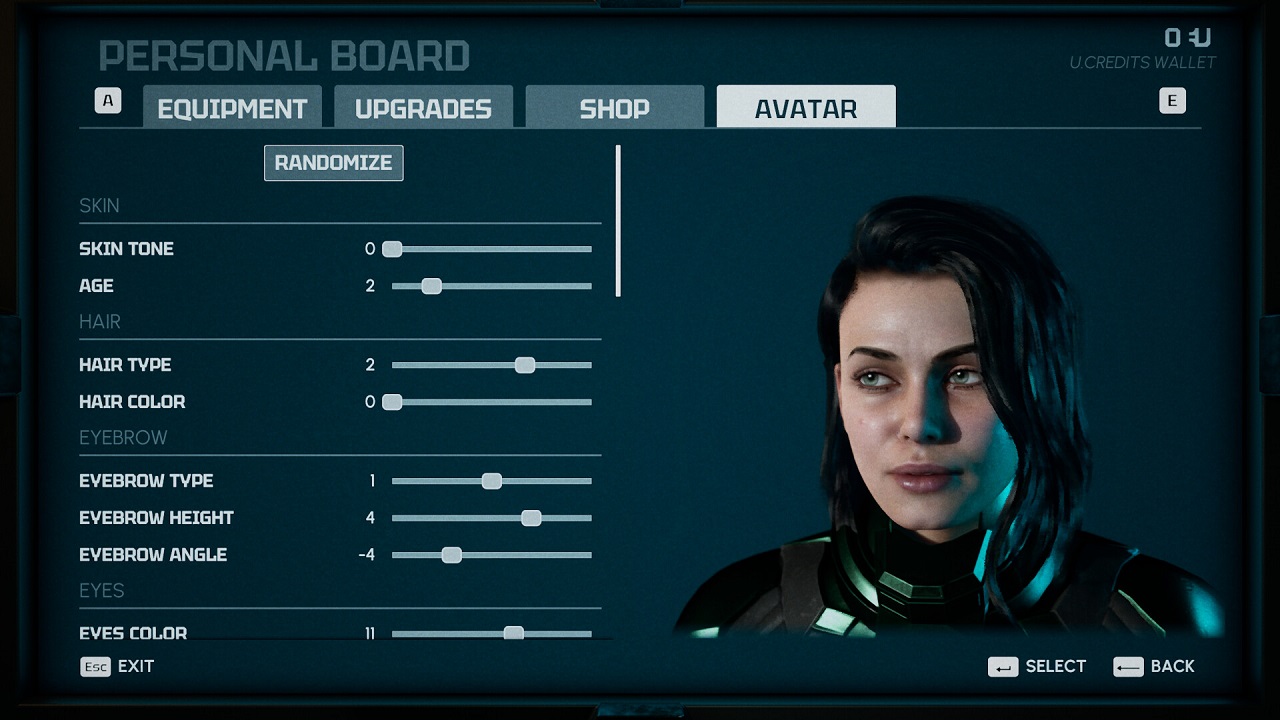The image size is (1280, 720).
Task: Open the Upgrades tab
Action: (x=423, y=108)
